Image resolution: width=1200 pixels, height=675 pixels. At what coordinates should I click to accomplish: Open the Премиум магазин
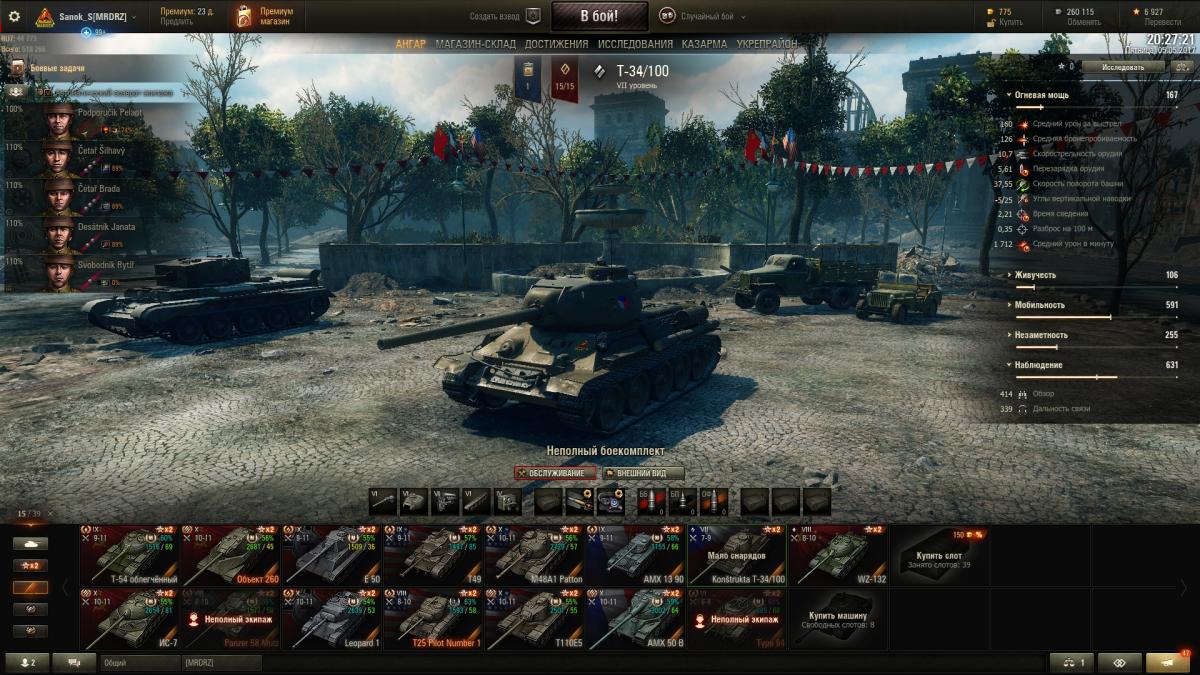263,16
